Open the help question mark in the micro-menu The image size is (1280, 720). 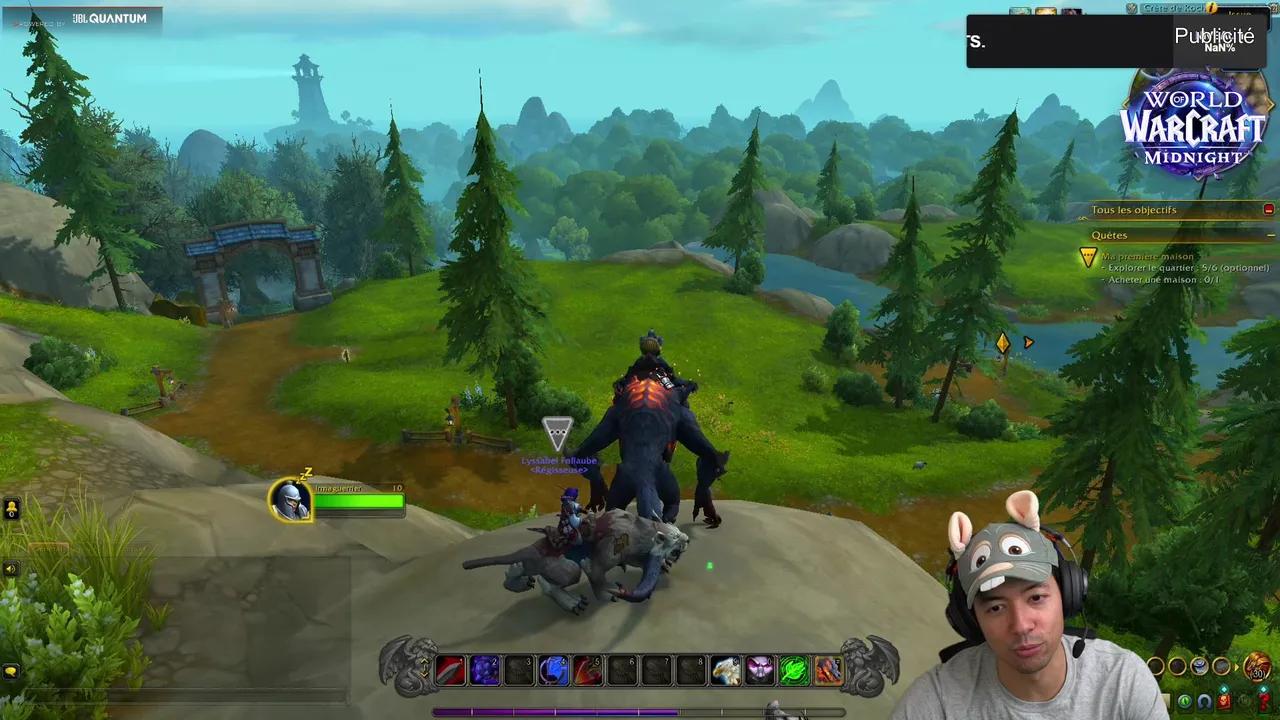(x=1263, y=700)
